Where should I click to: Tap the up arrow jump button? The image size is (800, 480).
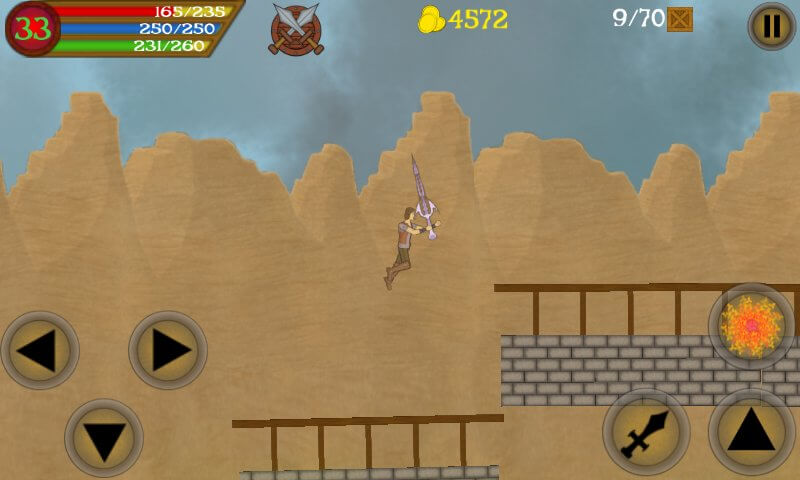point(751,431)
